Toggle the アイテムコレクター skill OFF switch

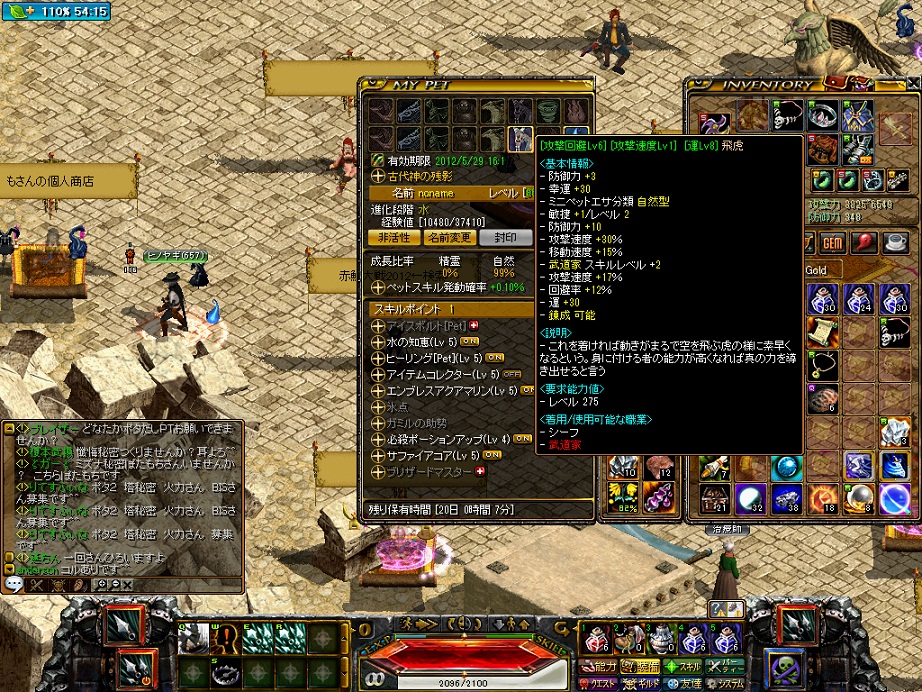tap(511, 374)
